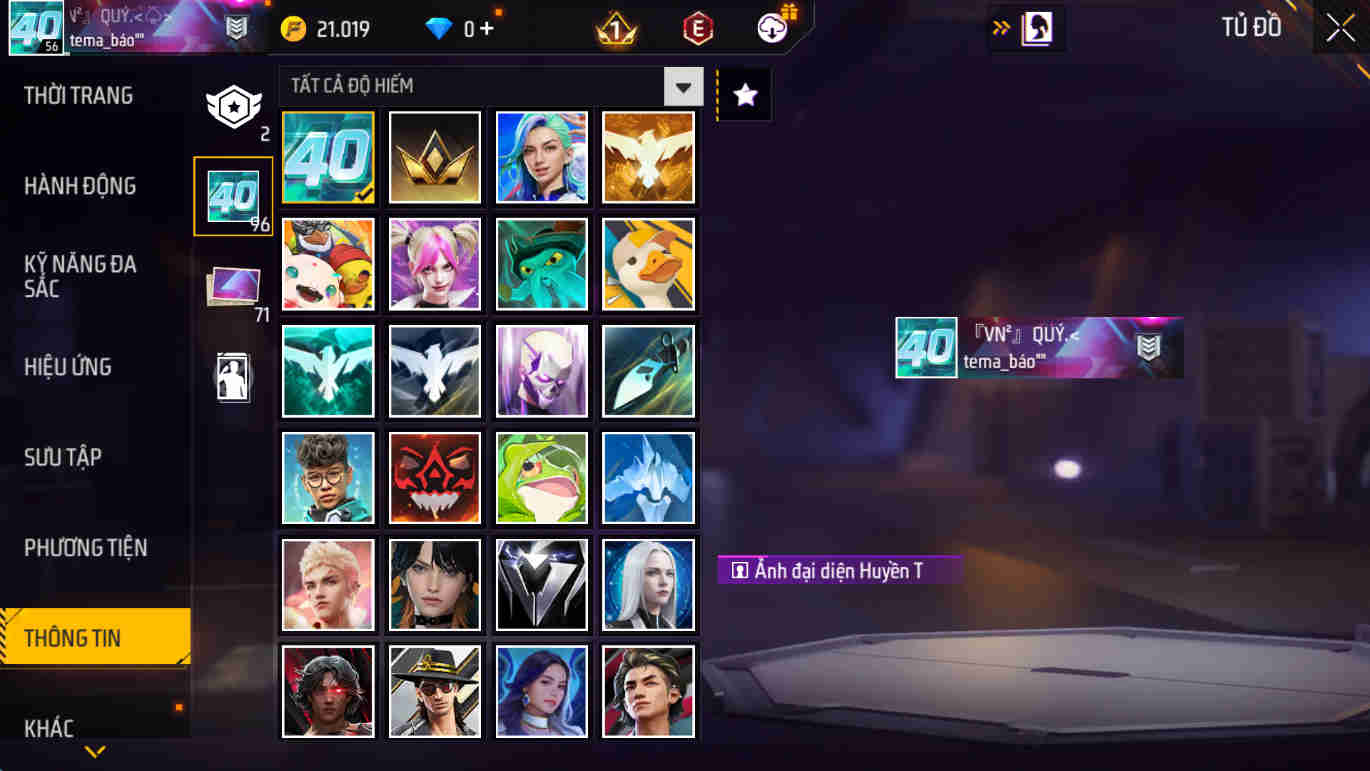The width and height of the screenshot is (1370, 771).
Task: Toggle the star favorites filter
Action: click(744, 92)
